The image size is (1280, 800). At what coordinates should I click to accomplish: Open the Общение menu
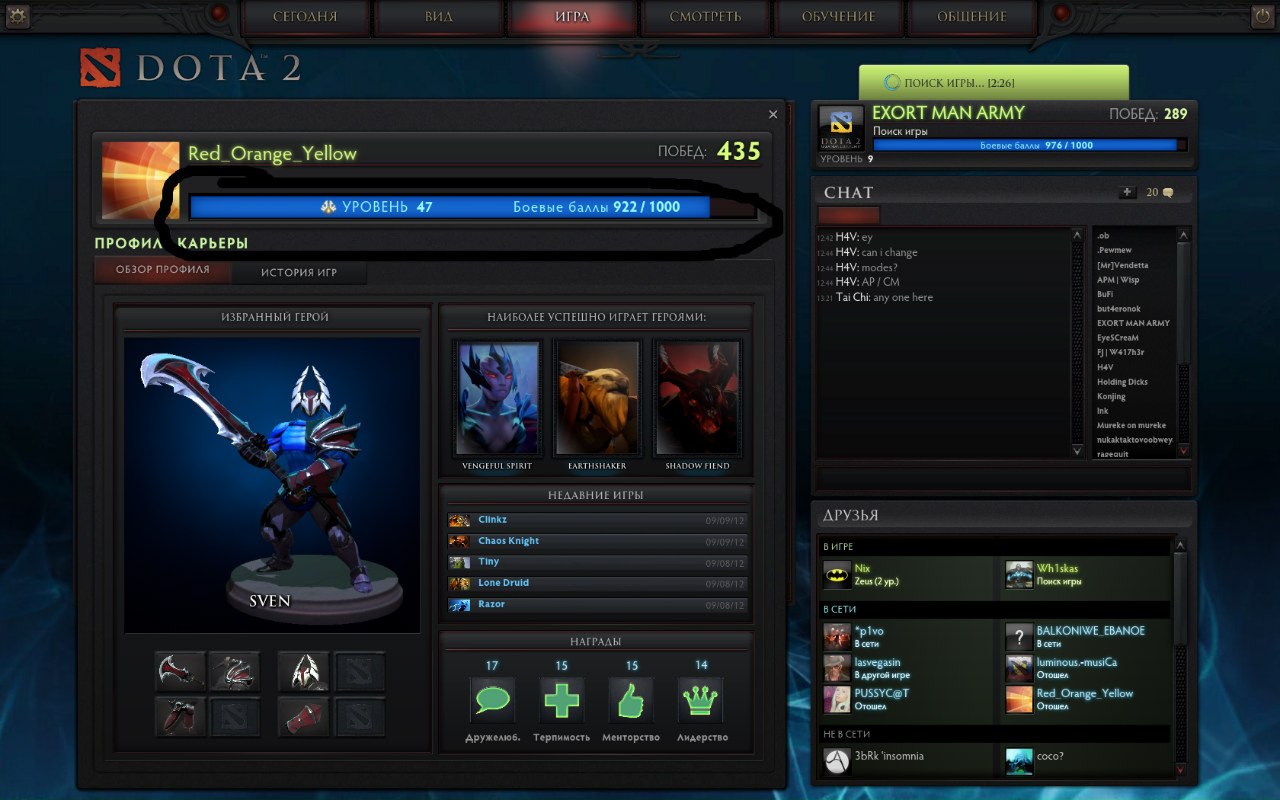[971, 17]
